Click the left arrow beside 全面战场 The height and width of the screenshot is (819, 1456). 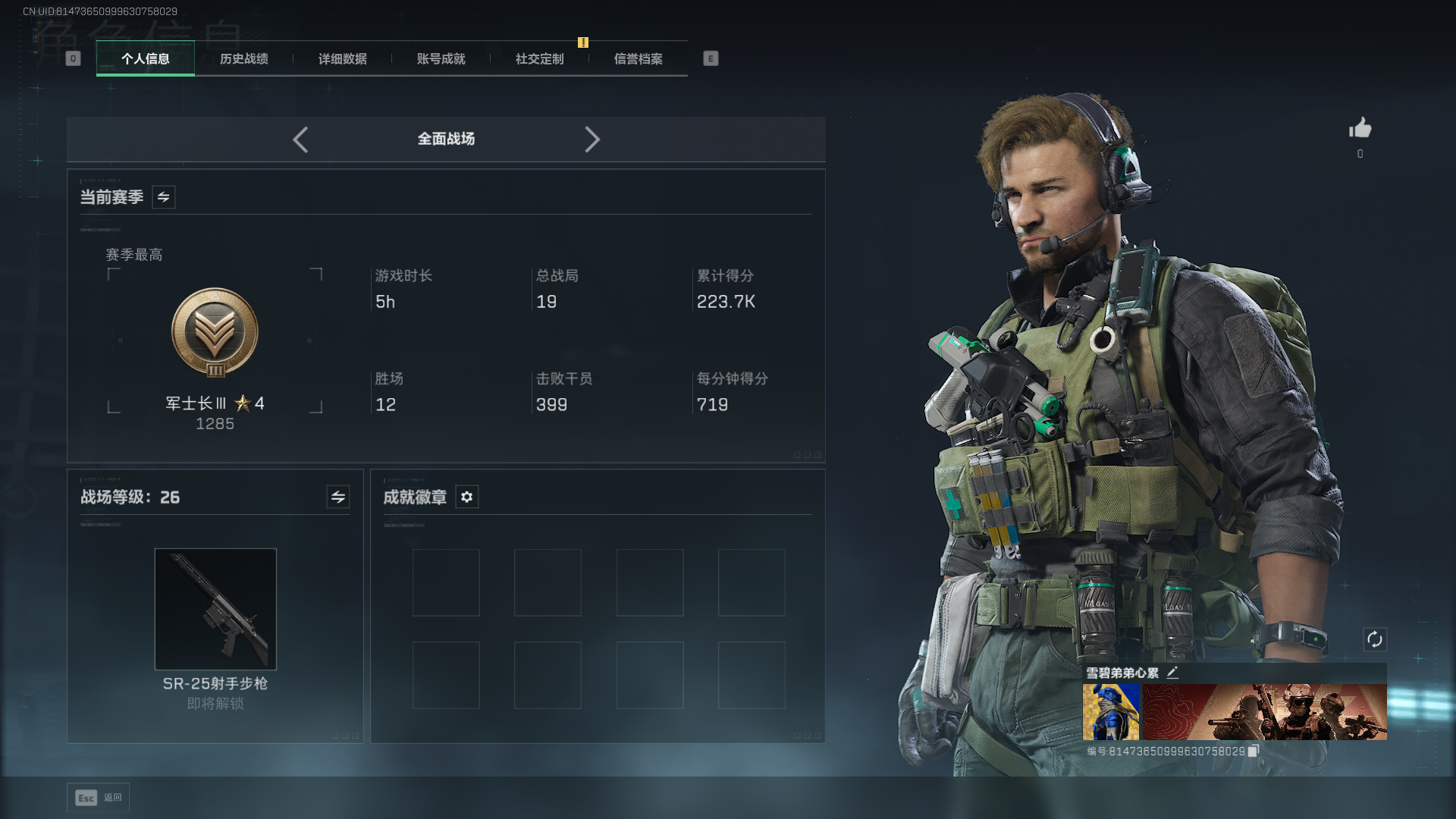tap(301, 140)
